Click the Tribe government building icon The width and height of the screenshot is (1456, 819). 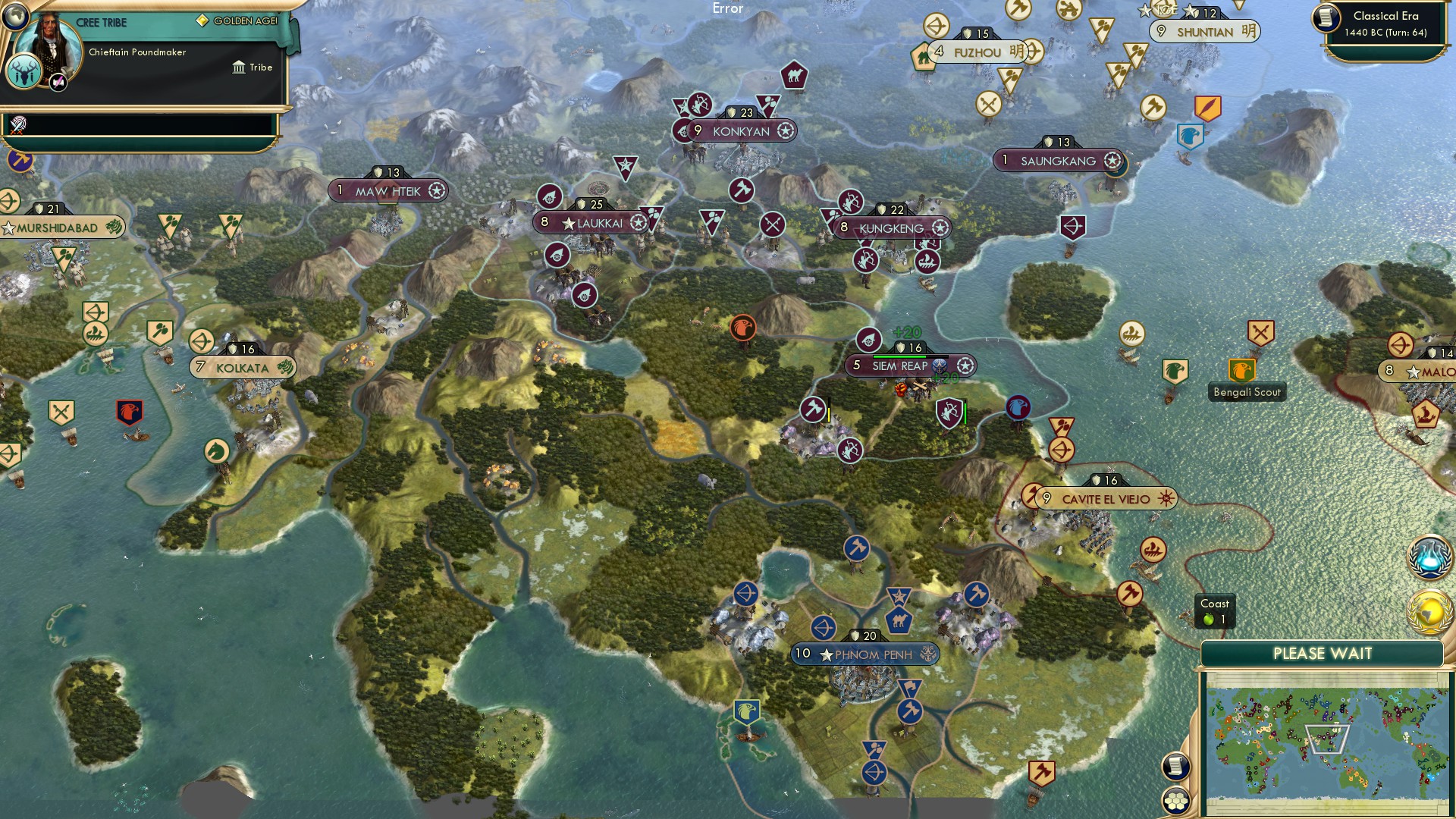(240, 67)
